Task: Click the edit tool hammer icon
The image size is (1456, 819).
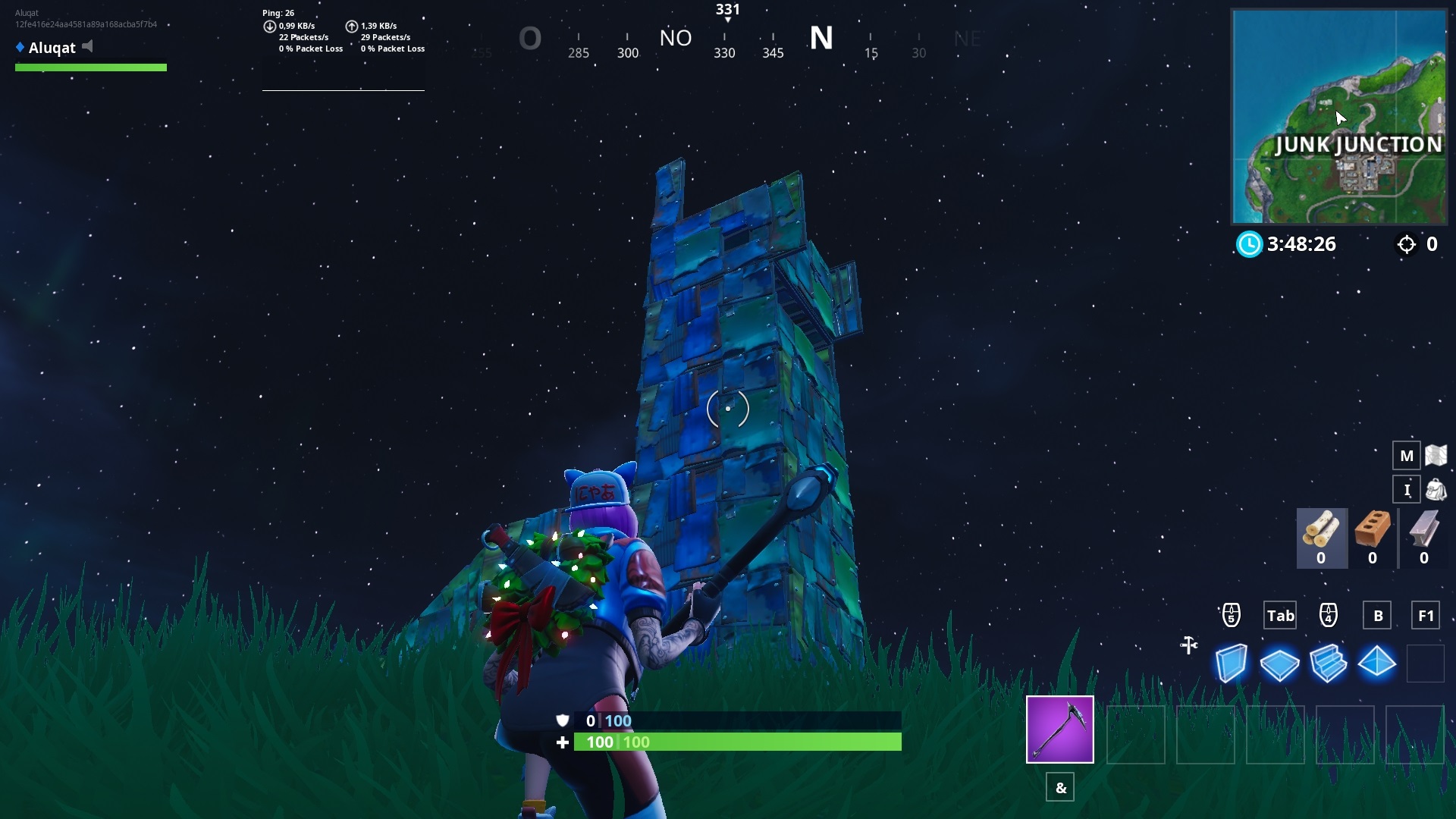Action: pos(1188,644)
